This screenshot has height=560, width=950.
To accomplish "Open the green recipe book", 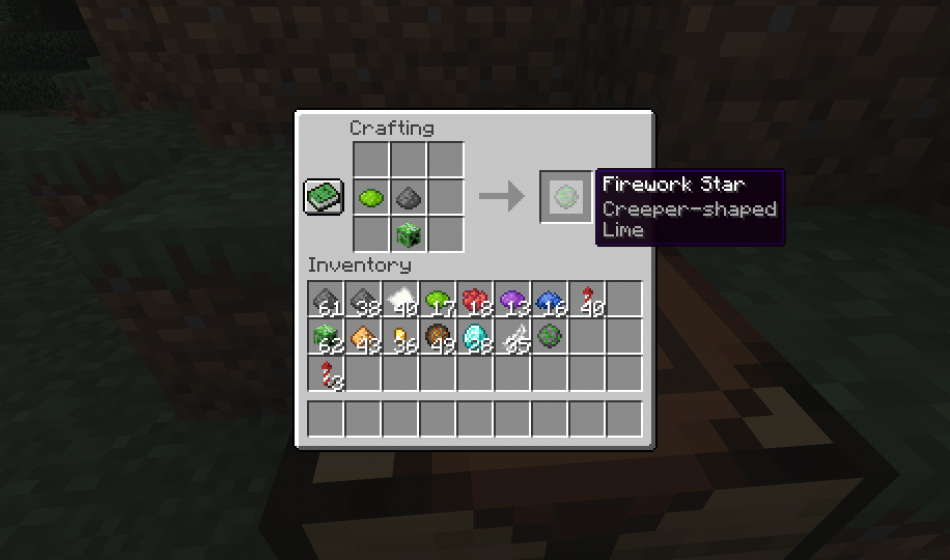I will pos(324,196).
